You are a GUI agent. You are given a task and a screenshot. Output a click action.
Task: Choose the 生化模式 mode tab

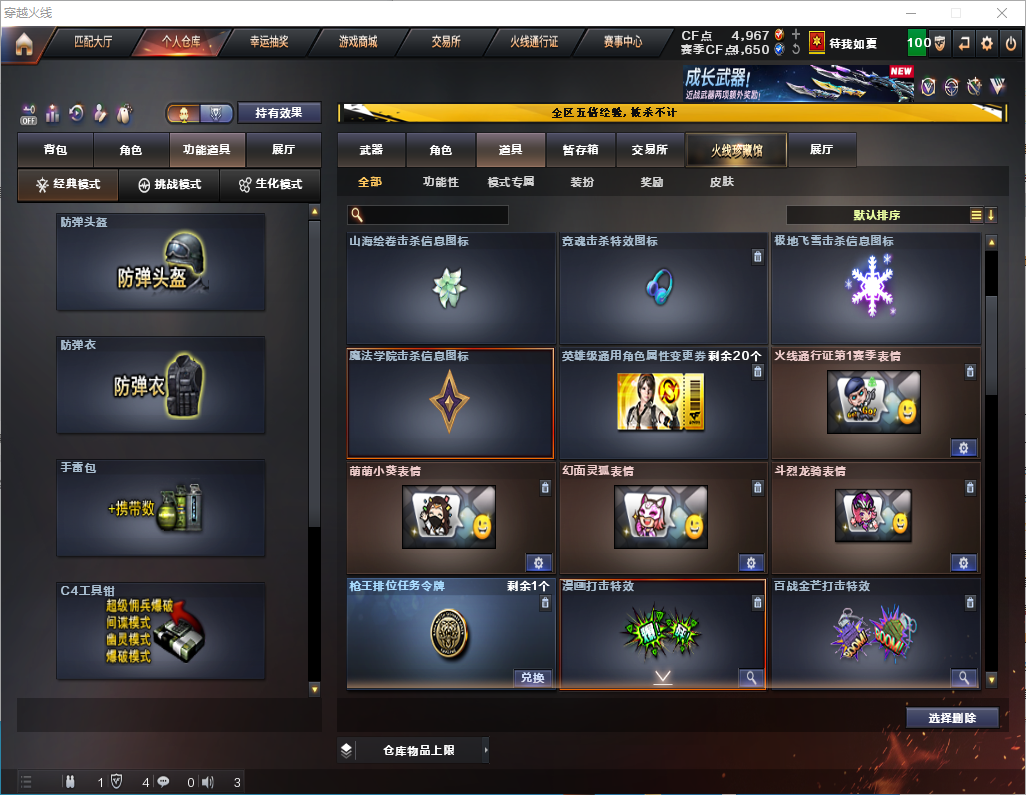point(269,185)
